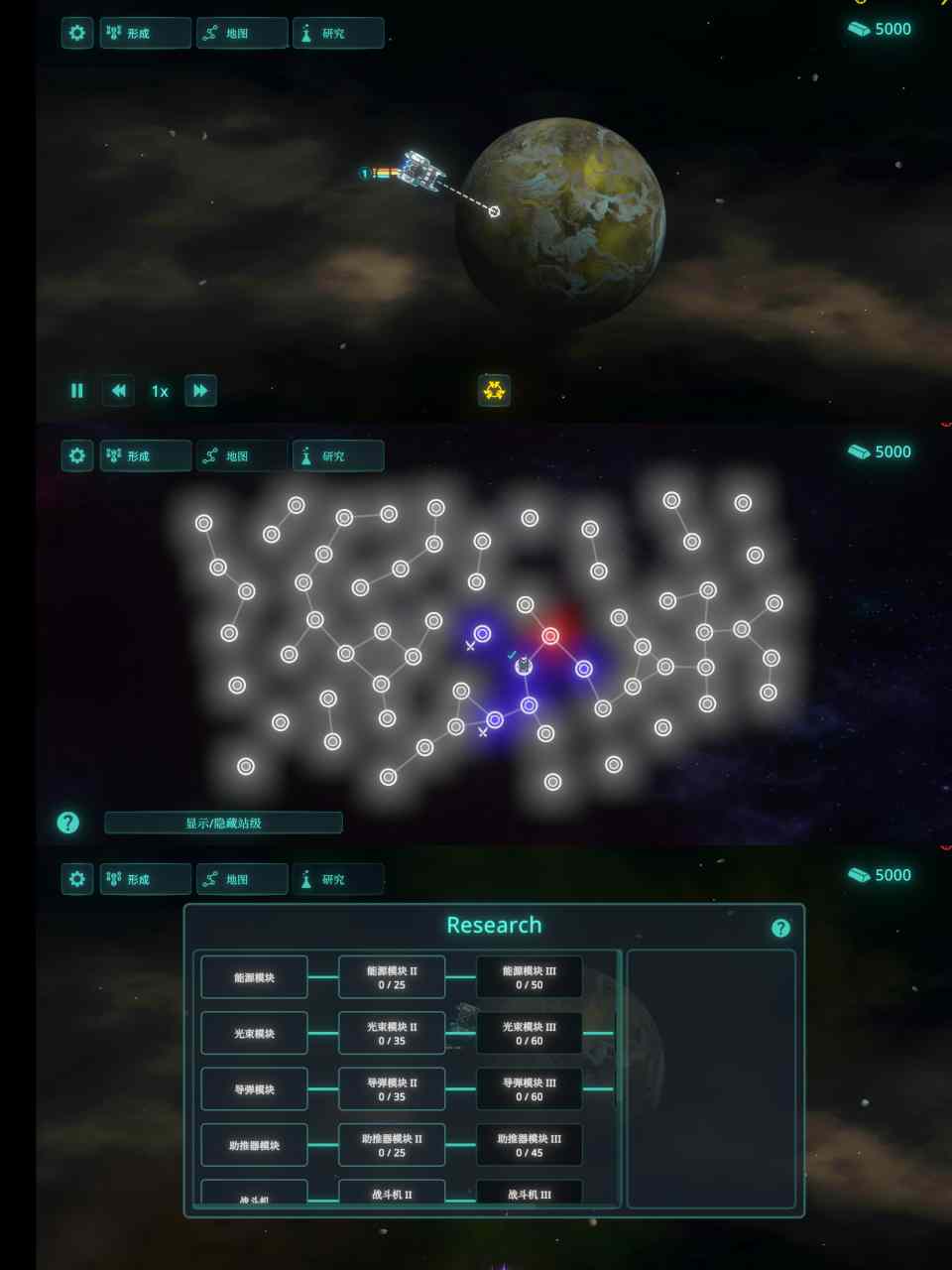This screenshot has width=952, height=1270.
Task: Choose the 导弹模块 III upgrade
Action: 530,1089
